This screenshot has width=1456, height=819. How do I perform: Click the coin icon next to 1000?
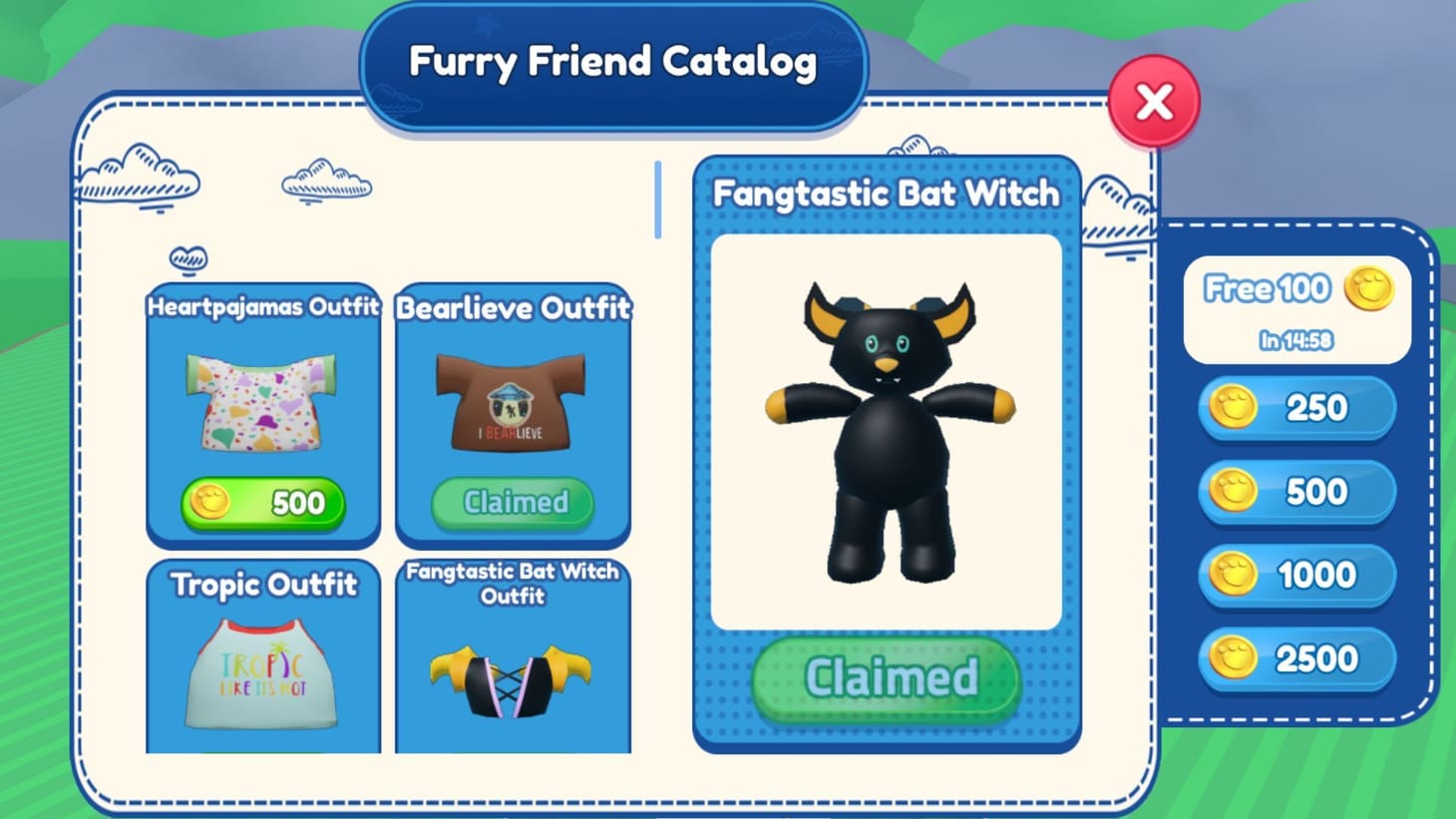pos(1237,576)
